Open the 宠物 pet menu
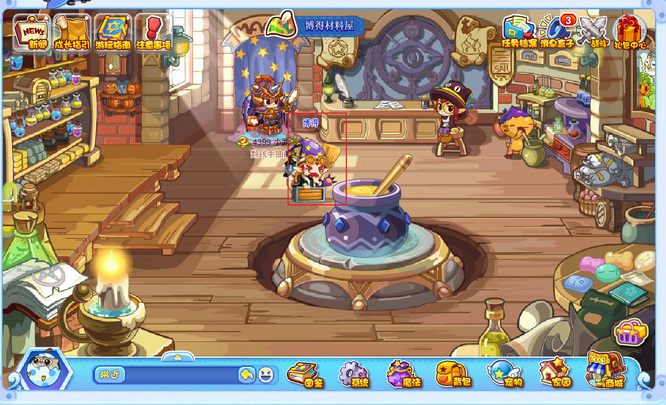The height and width of the screenshot is (405, 666). [x=501, y=375]
